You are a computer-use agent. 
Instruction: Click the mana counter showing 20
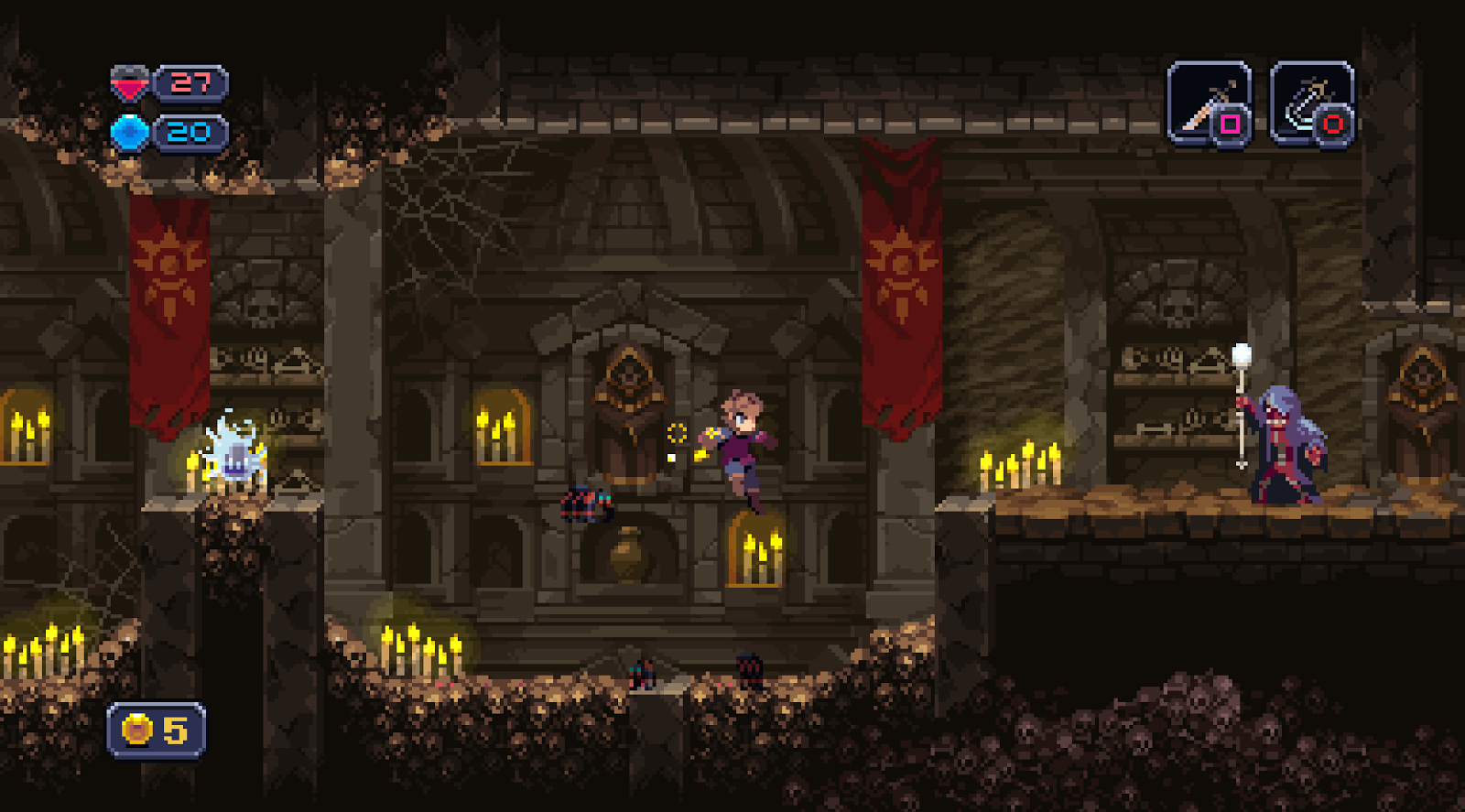click(188, 131)
